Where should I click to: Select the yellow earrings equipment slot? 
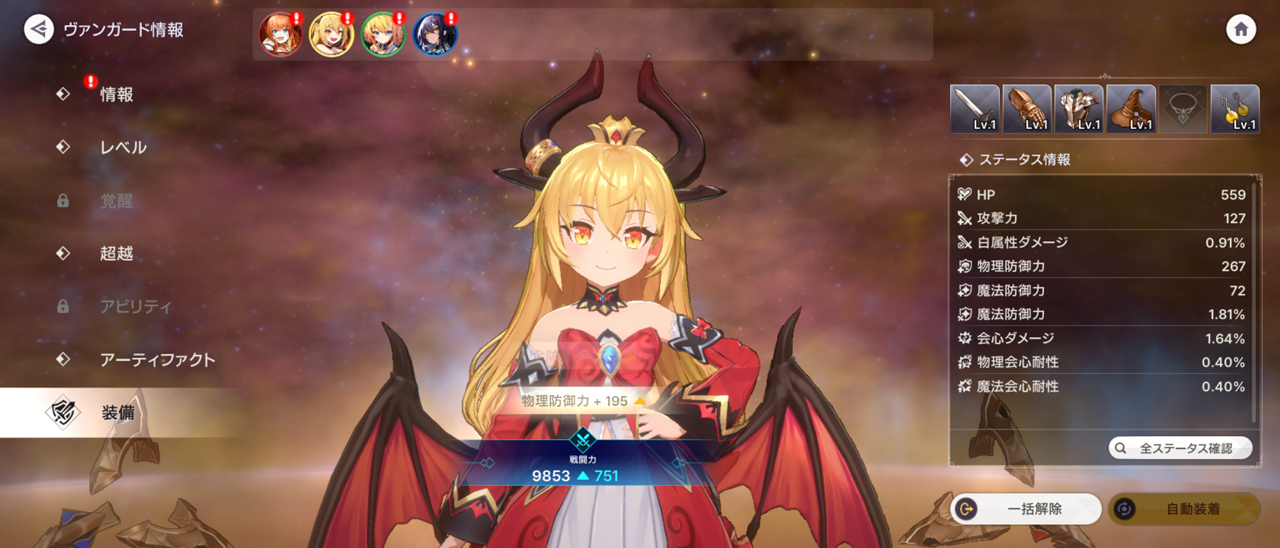coord(1234,109)
